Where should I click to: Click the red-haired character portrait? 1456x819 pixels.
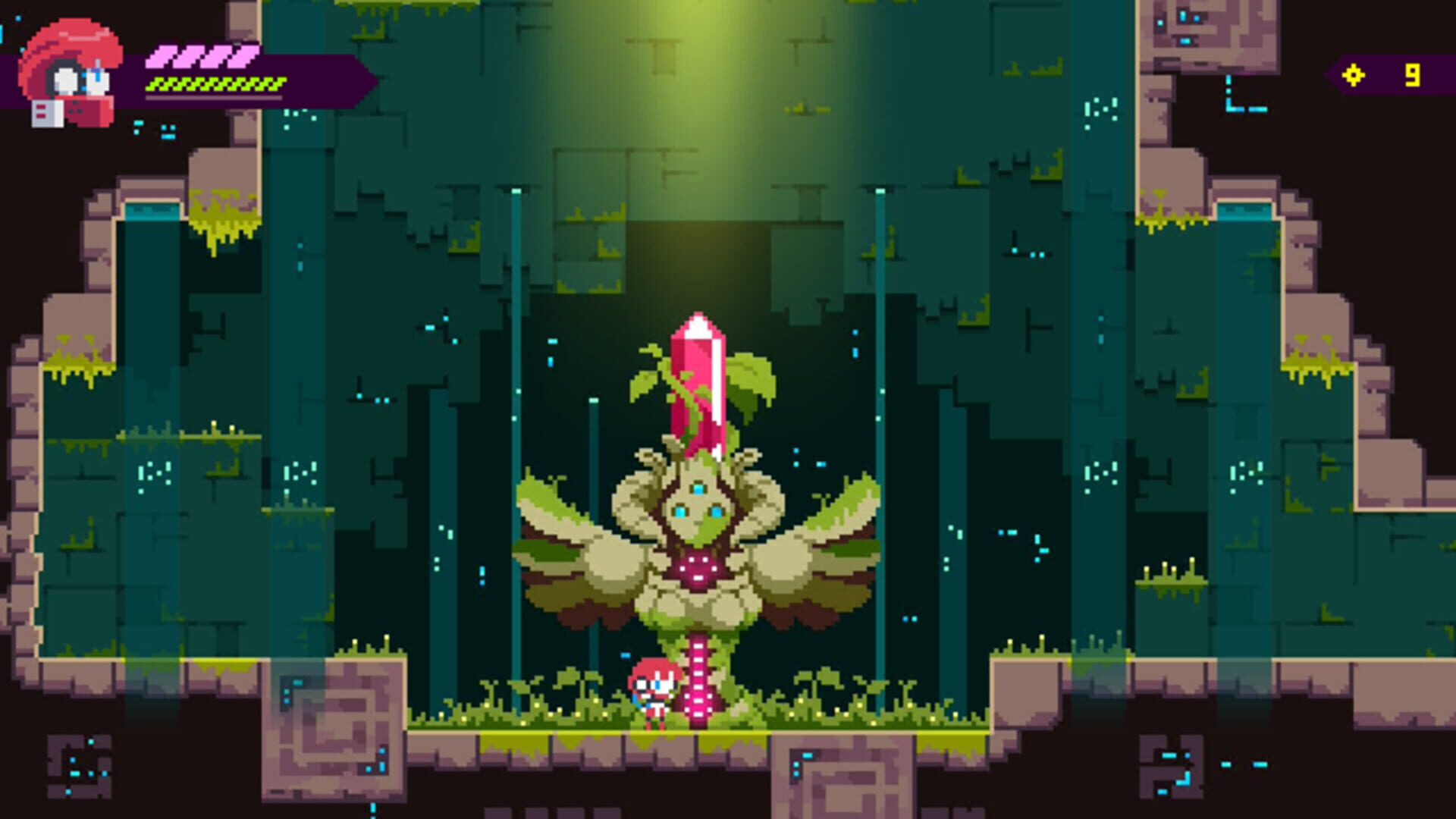pyautogui.click(x=71, y=74)
